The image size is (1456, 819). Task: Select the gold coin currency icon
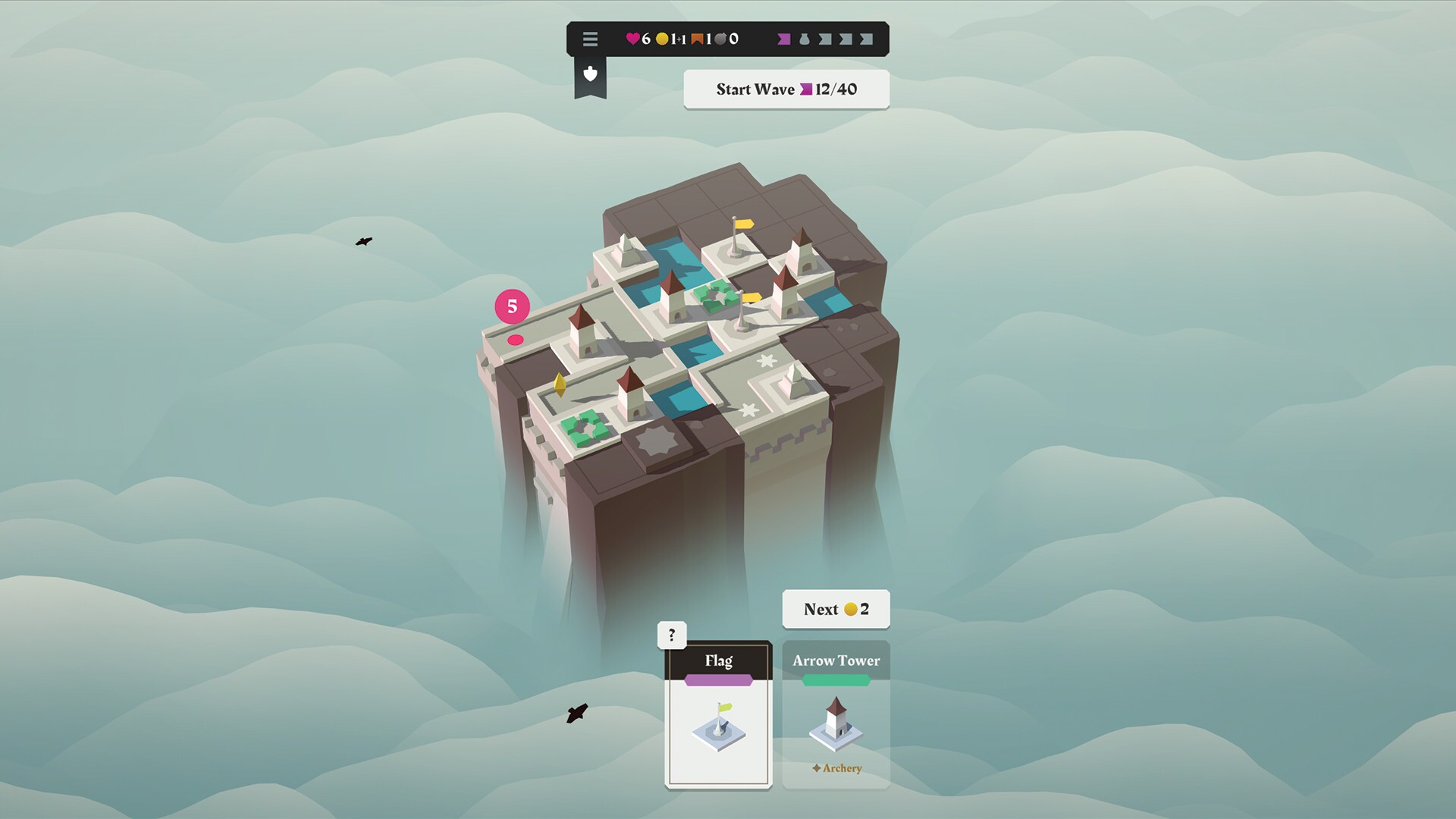click(x=661, y=39)
